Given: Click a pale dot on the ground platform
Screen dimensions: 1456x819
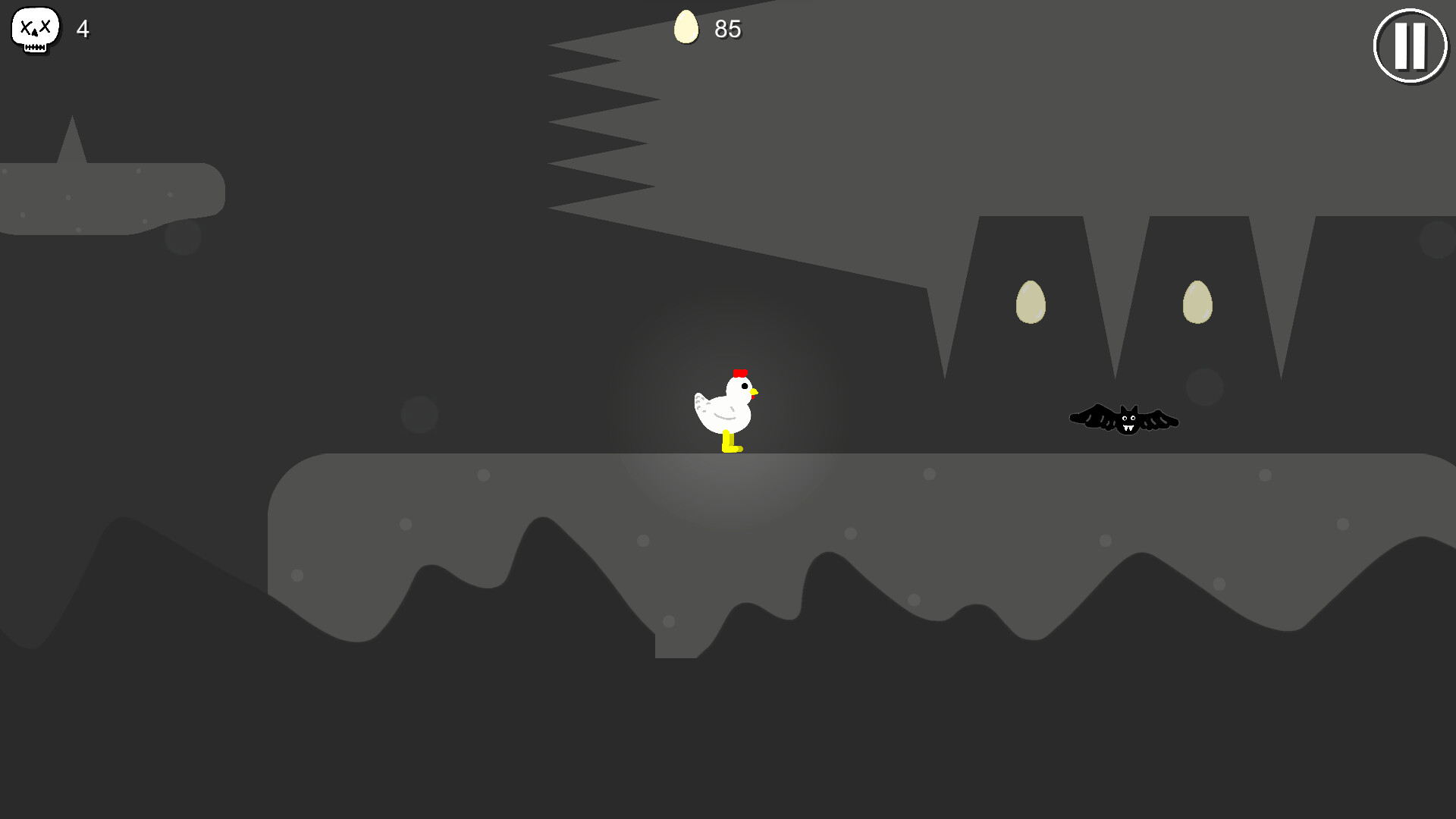Looking at the screenshot, I should coord(482,475).
